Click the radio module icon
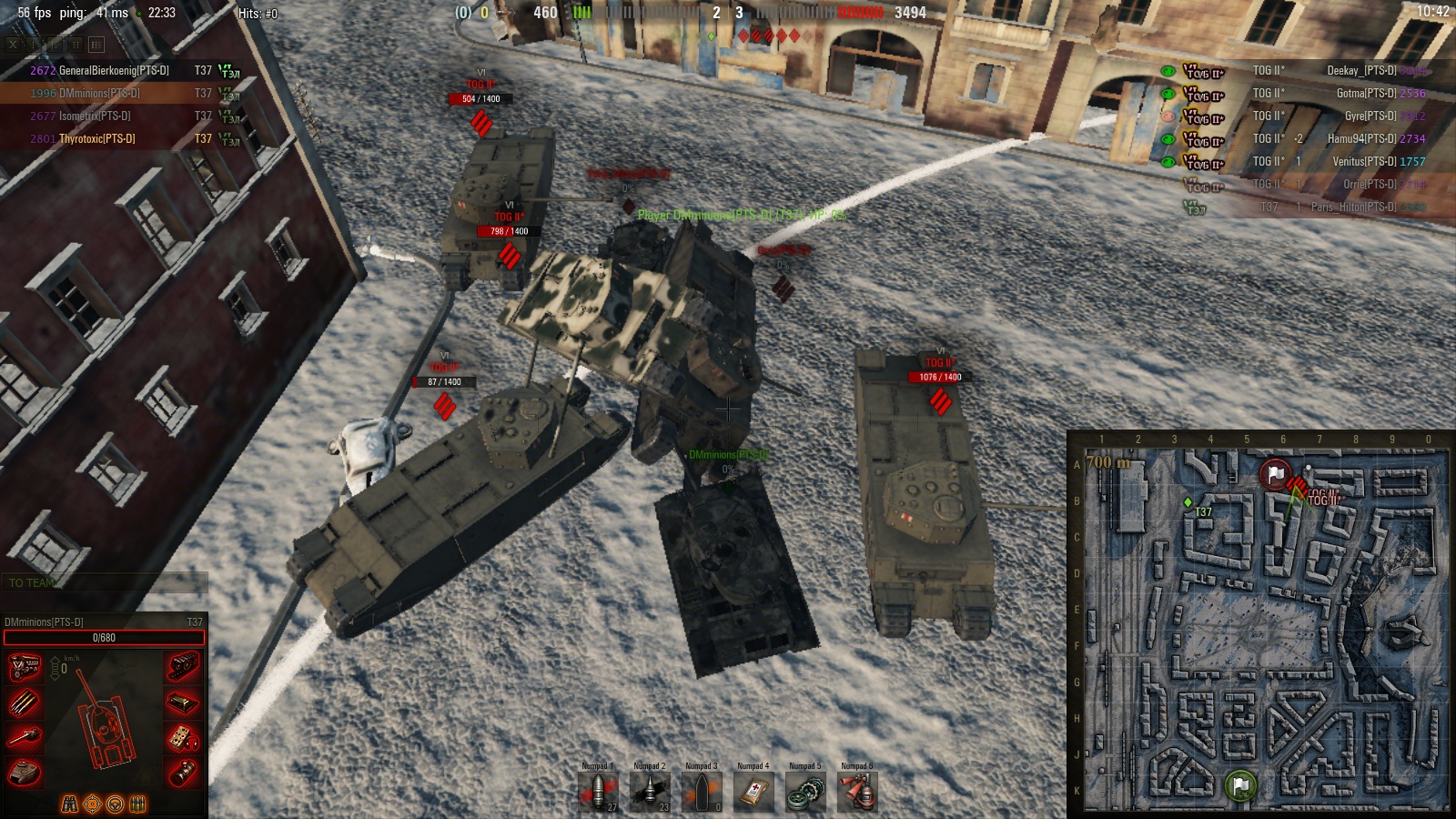The image size is (1456, 819). [183, 737]
